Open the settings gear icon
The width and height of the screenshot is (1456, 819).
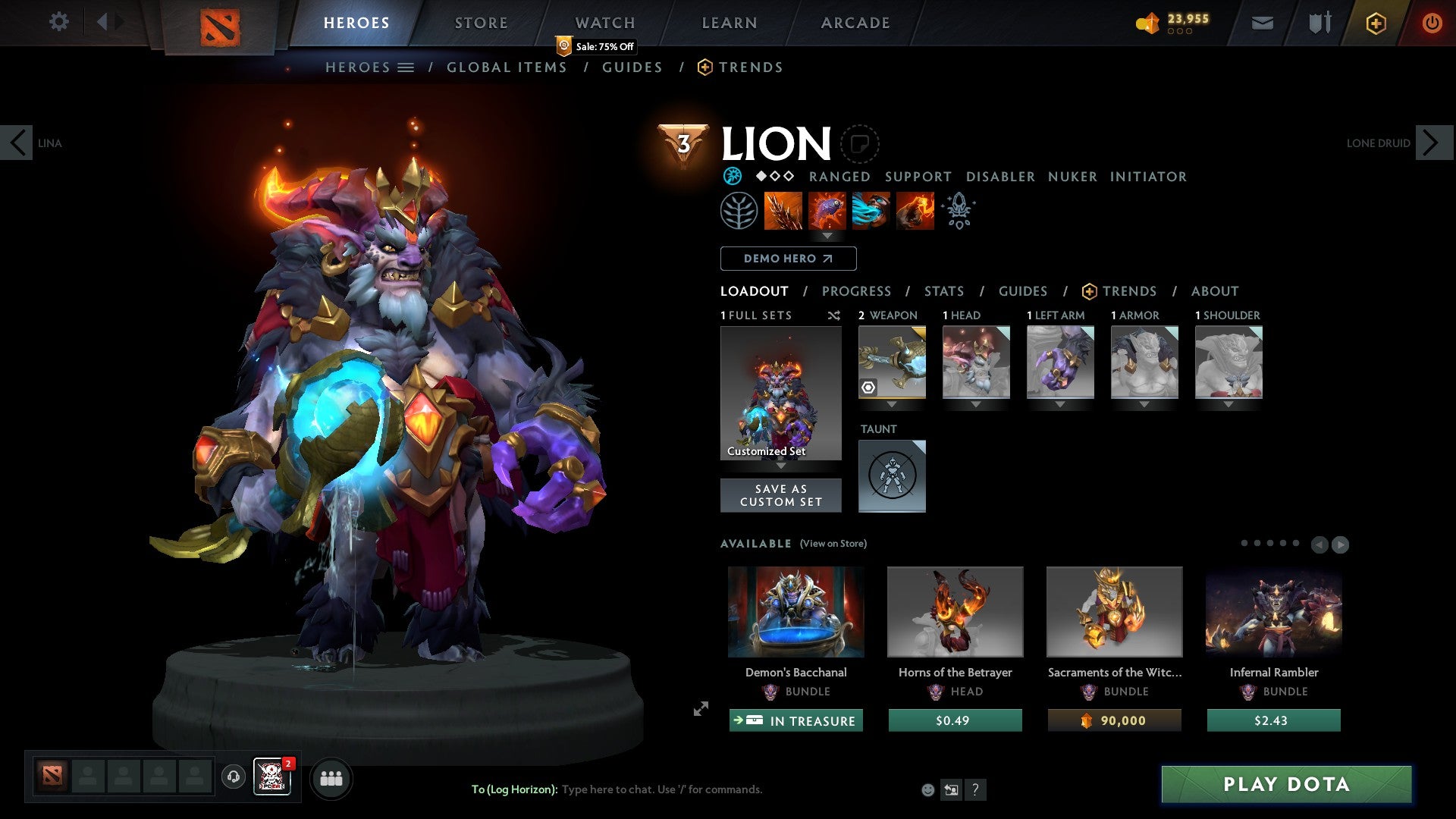click(x=59, y=21)
